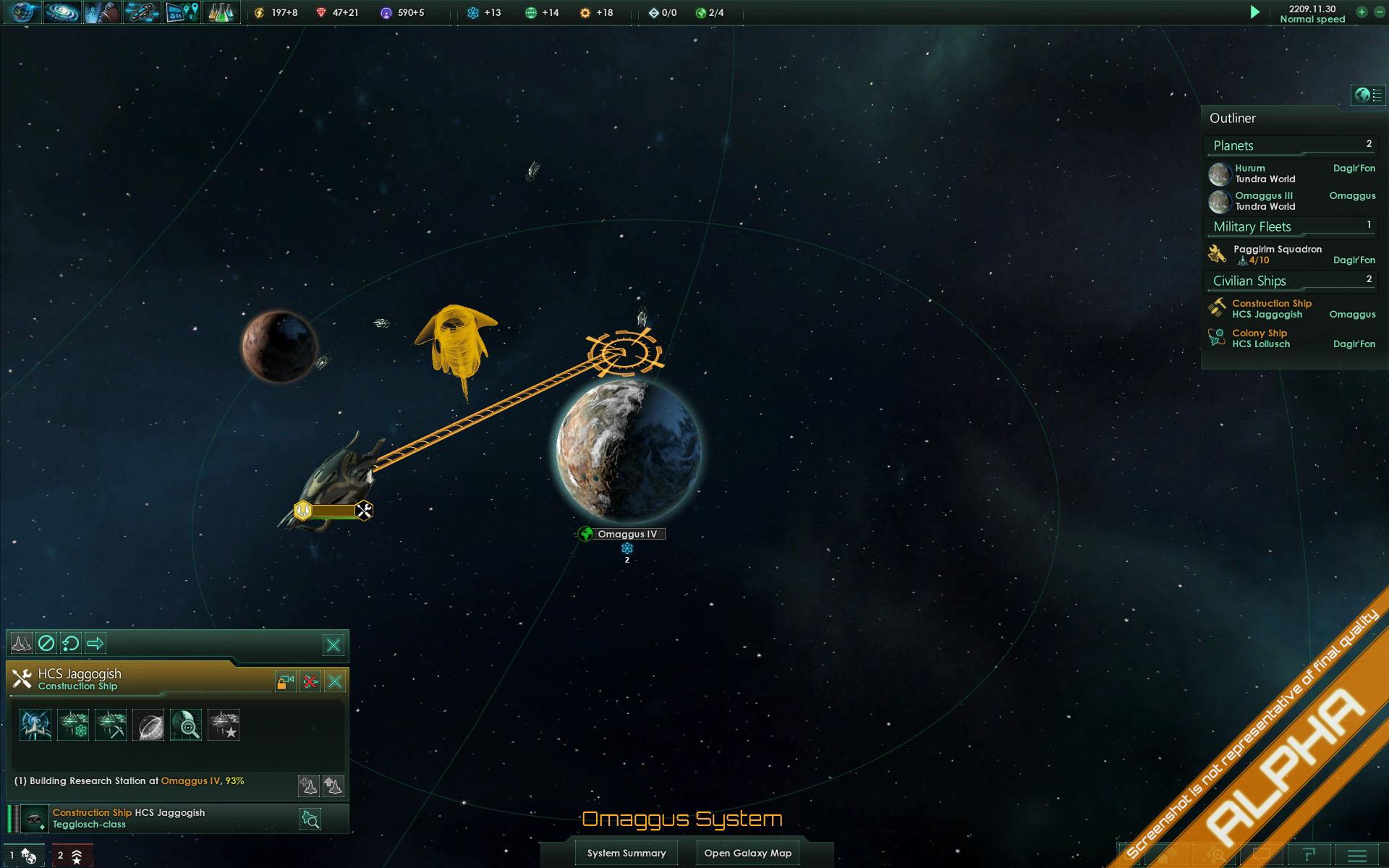Image resolution: width=1389 pixels, height=868 pixels.
Task: Increase game speed with plus button
Action: coord(1362,12)
